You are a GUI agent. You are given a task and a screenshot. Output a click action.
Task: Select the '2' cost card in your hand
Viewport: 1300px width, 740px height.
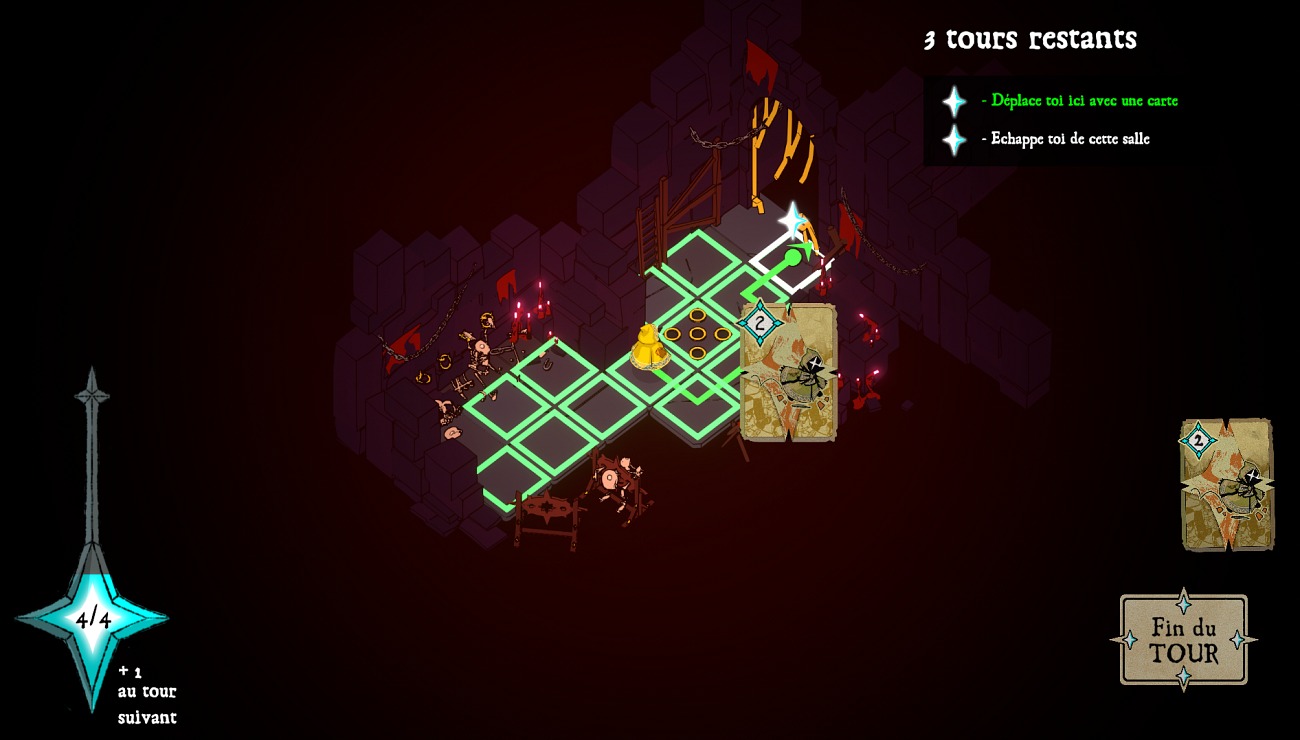1224,482
